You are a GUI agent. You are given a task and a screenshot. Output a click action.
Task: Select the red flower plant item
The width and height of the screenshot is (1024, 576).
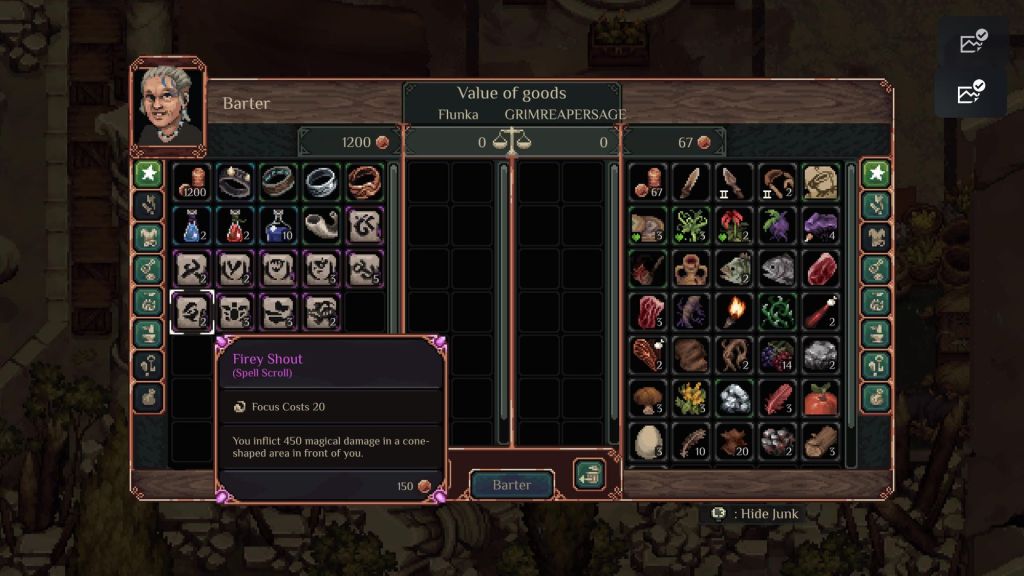(734, 225)
